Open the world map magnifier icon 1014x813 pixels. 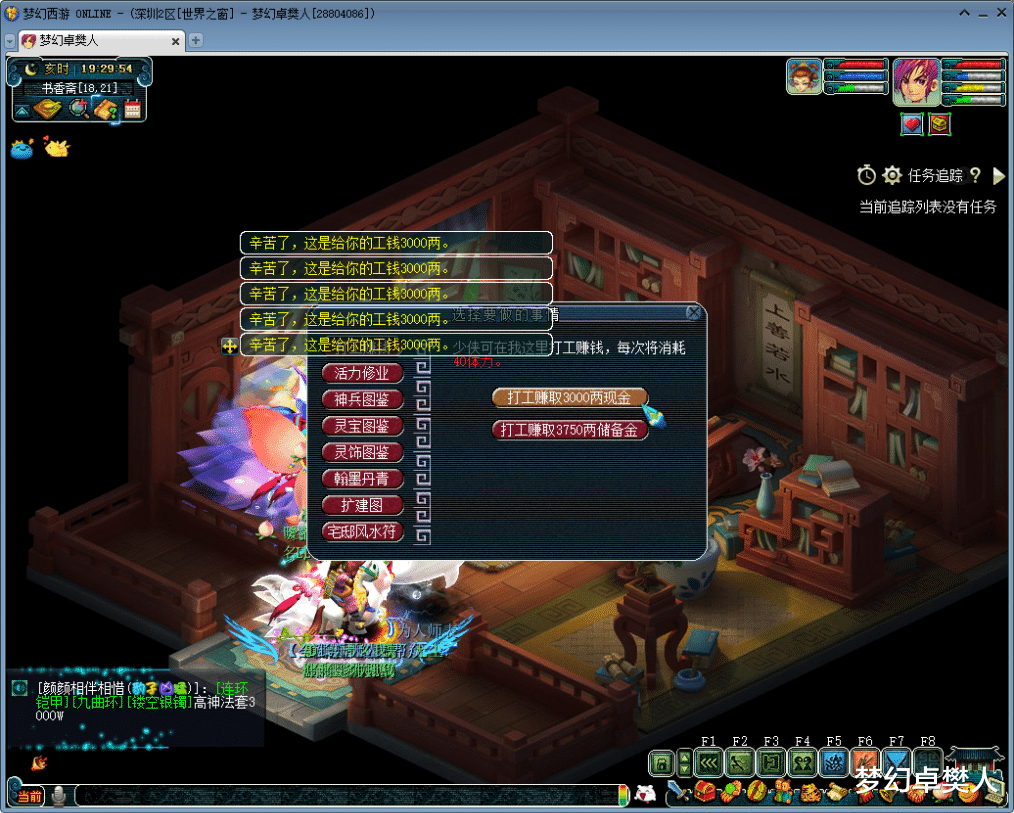(x=77, y=108)
